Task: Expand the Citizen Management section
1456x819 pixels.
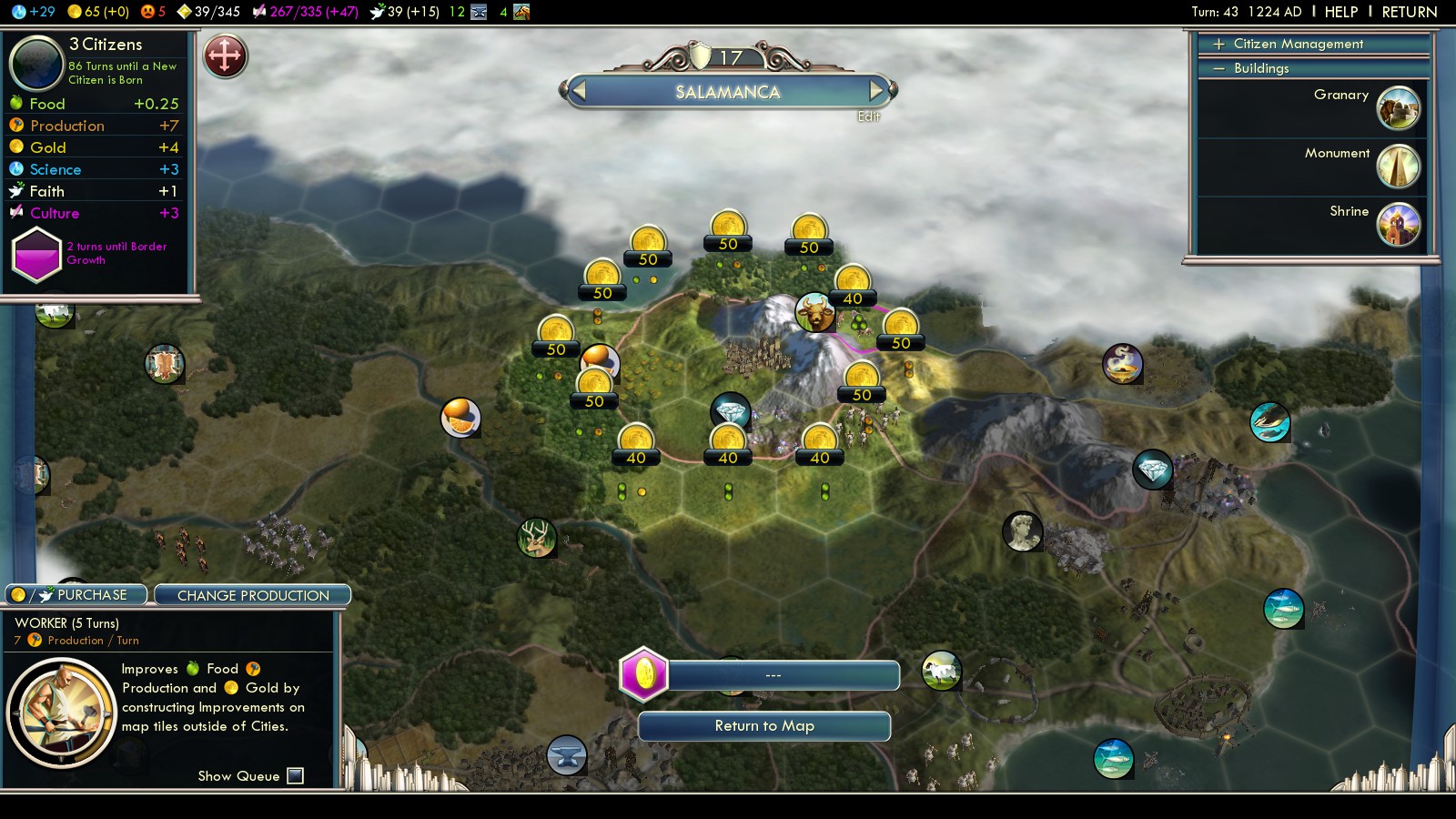Action: coord(1298,44)
